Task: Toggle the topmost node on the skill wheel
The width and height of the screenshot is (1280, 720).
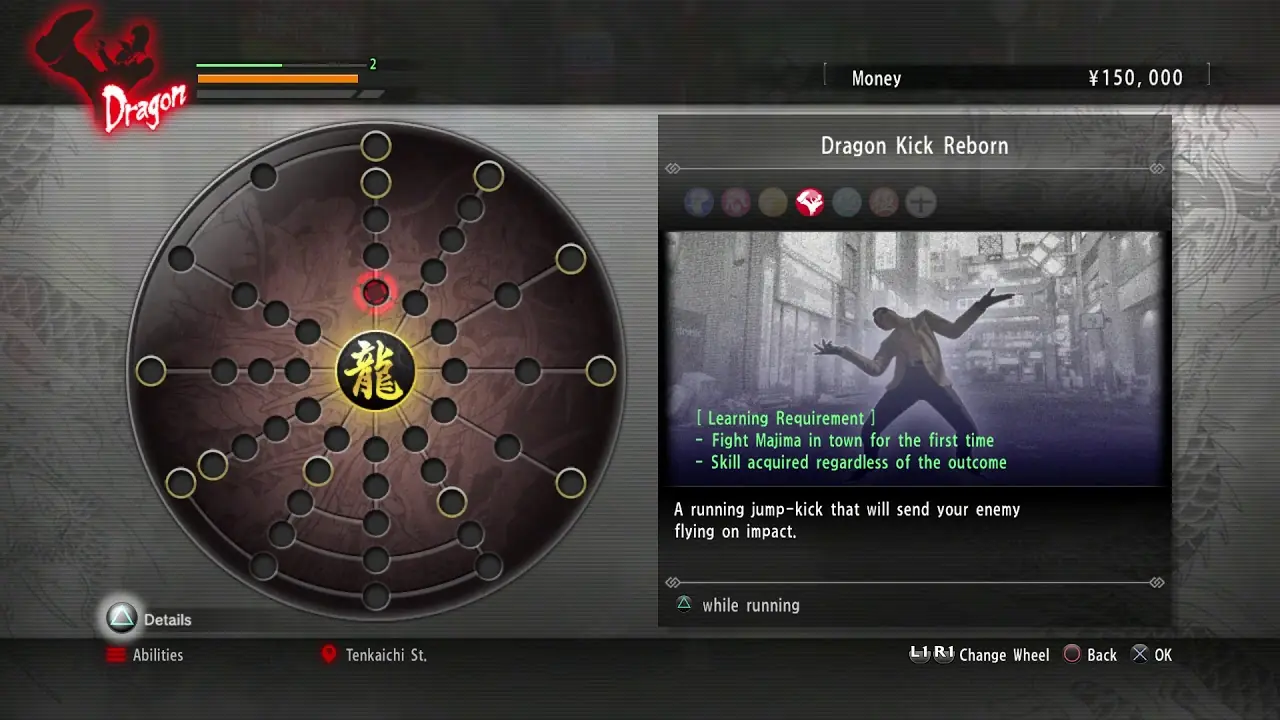Action: 376,145
